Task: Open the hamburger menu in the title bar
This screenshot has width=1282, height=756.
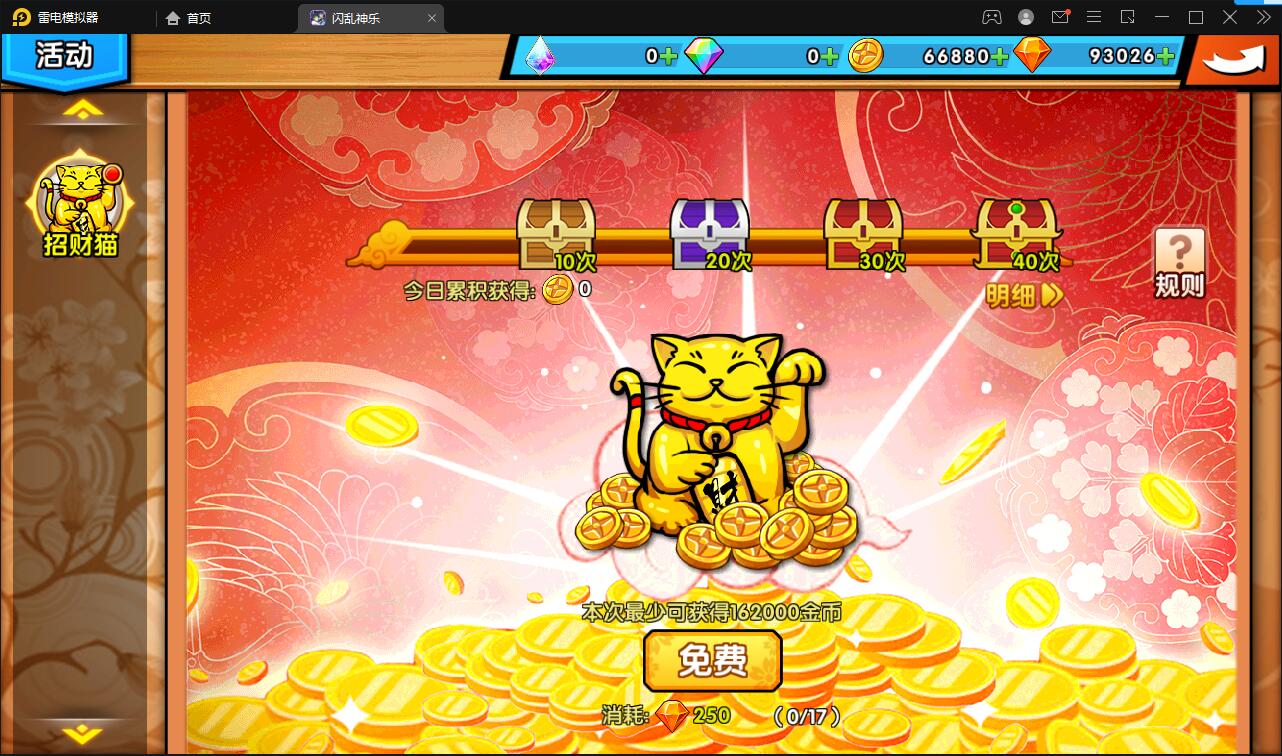Action: point(1095,17)
